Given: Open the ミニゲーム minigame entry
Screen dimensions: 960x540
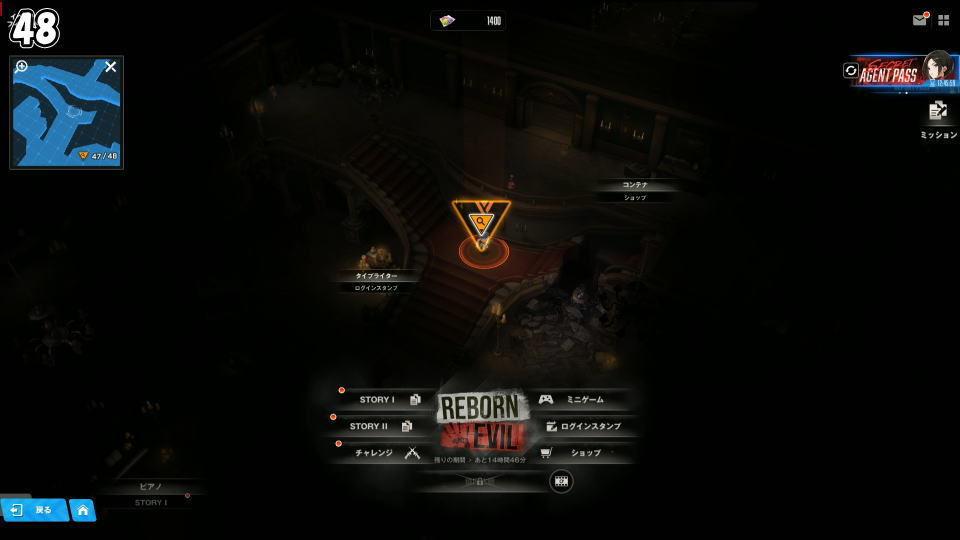Looking at the screenshot, I should (x=580, y=399).
